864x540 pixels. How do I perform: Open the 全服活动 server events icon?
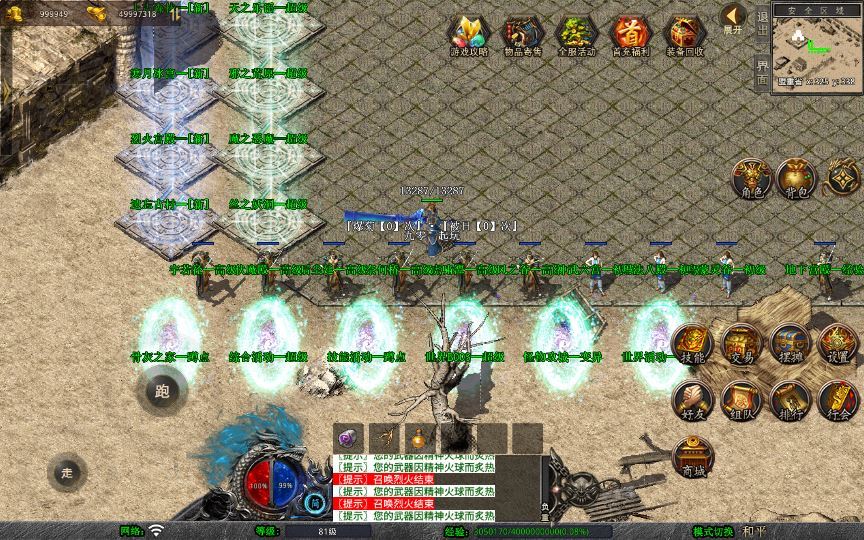[575, 35]
